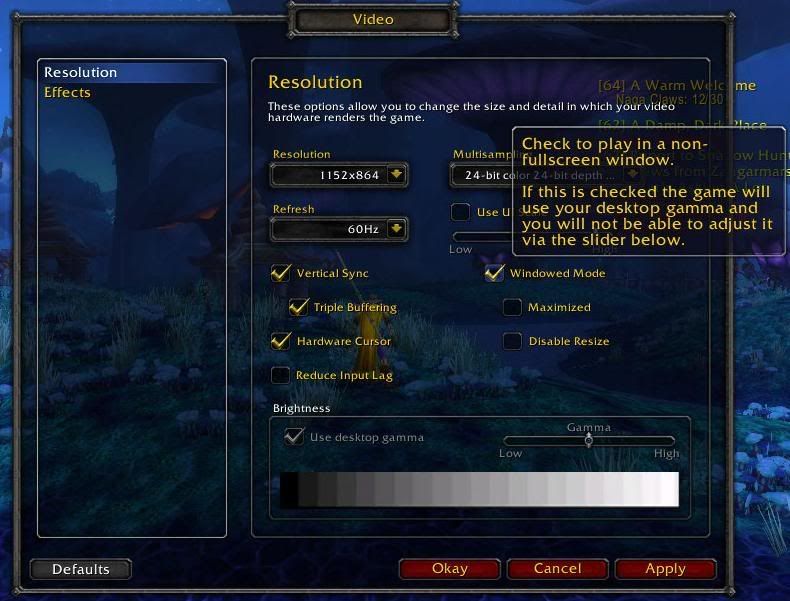Screen dimensions: 790x601
Task: Click the Gamma slider handle
Action: tap(589, 440)
